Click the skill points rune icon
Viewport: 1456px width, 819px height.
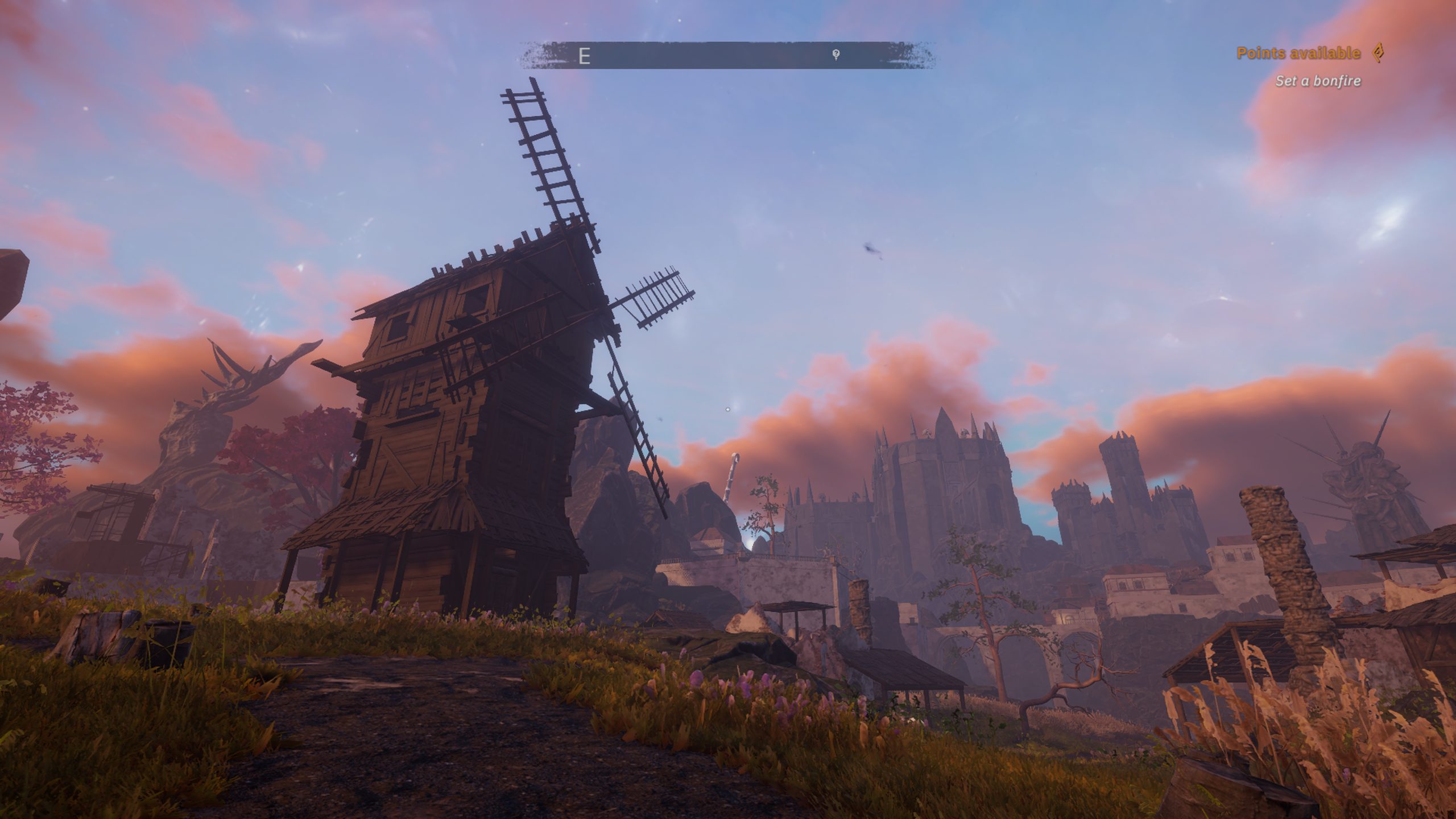click(x=1377, y=53)
